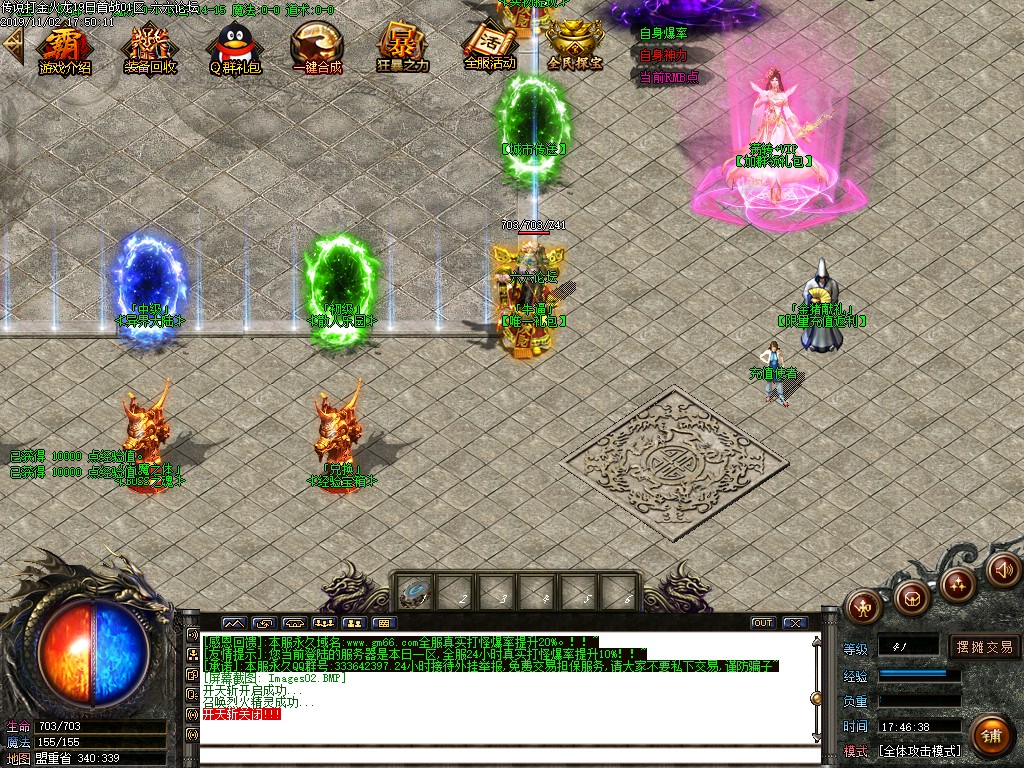The image size is (1024, 768).
Task: Toggle sound with the speaker button
Action: click(x=1002, y=569)
